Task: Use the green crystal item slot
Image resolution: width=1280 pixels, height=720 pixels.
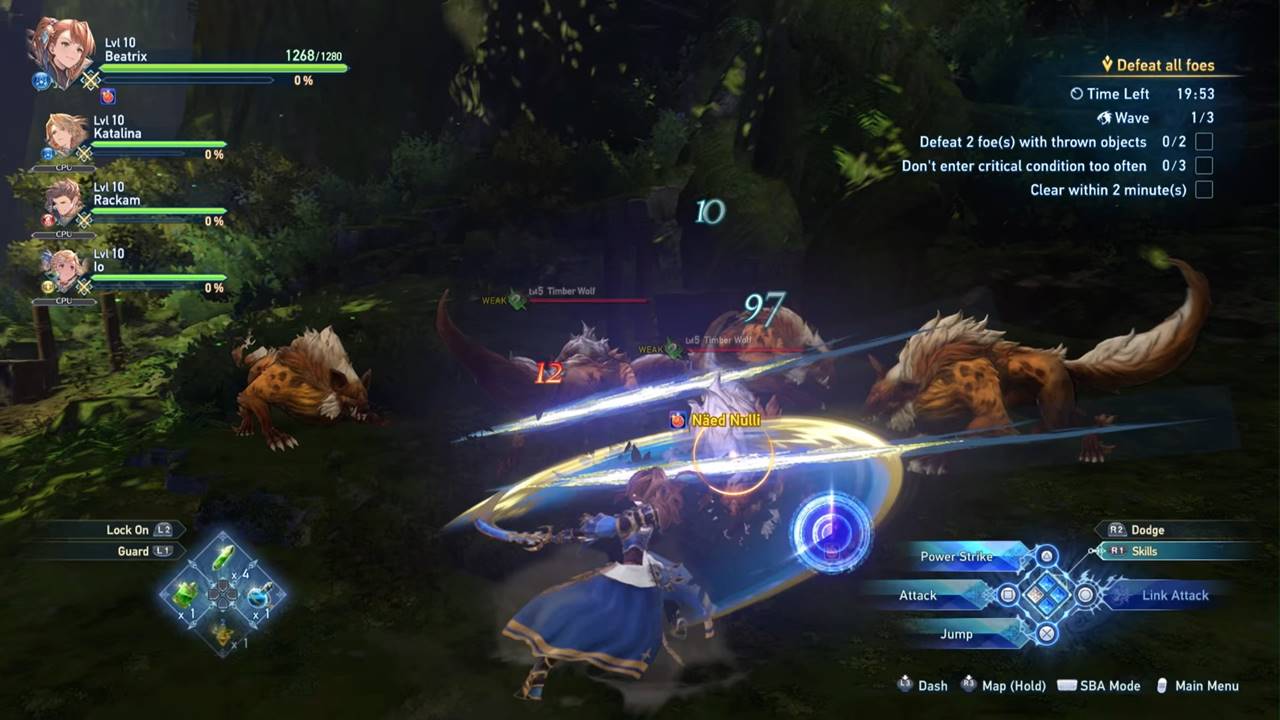Action: point(225,560)
